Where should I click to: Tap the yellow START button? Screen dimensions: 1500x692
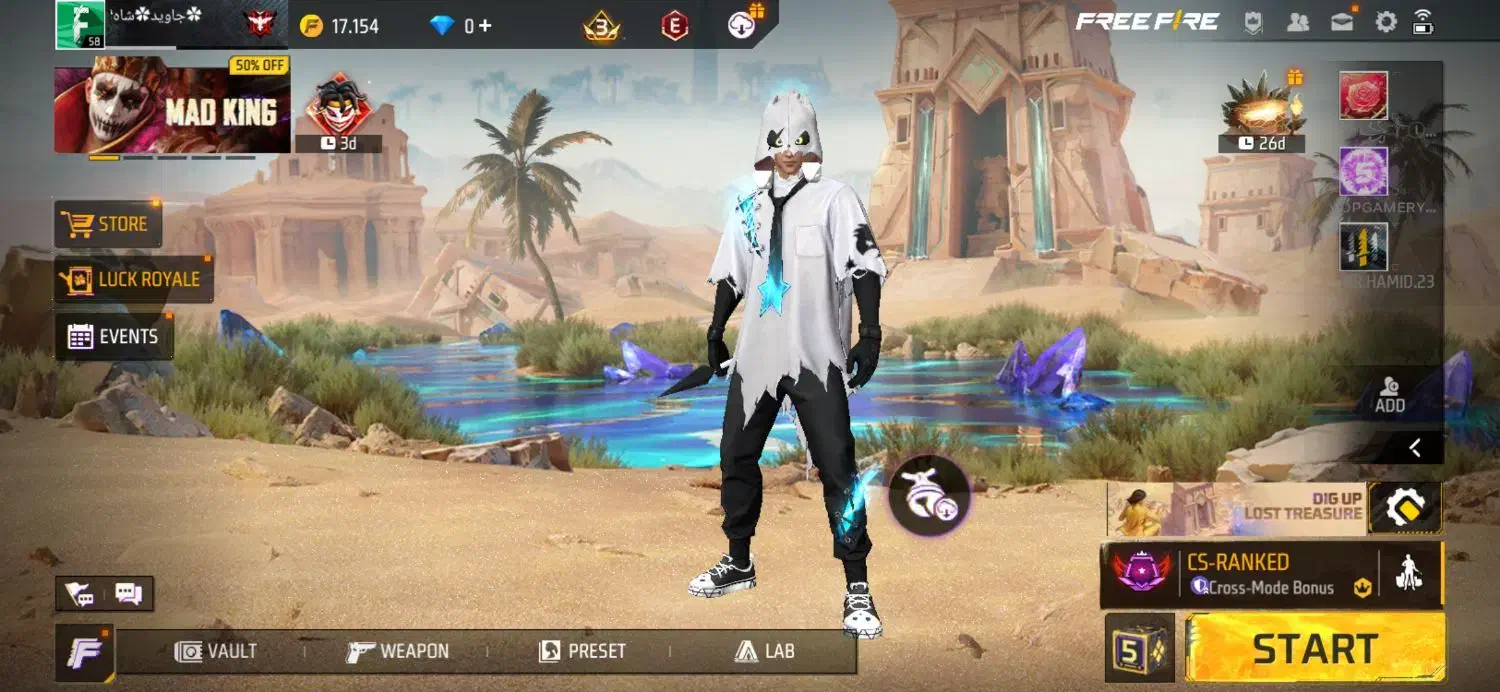(x=1315, y=648)
